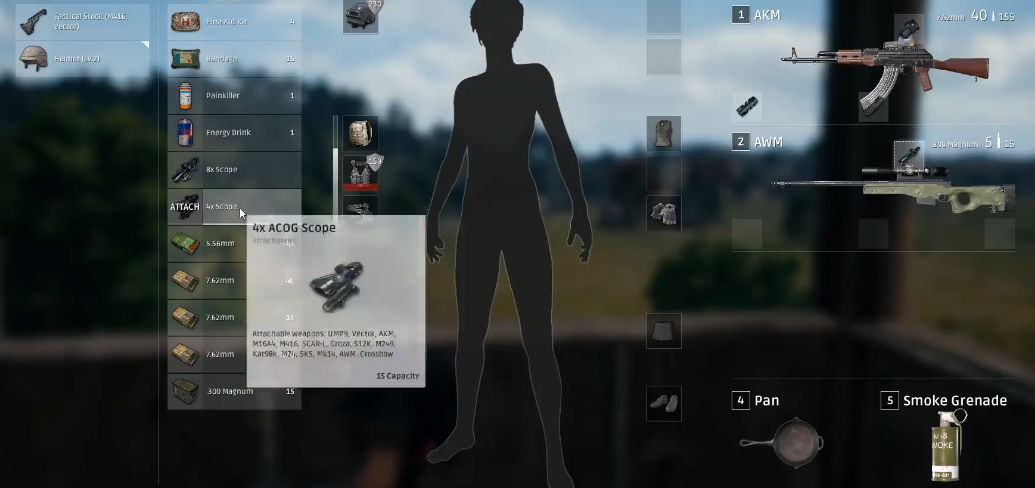Select the equipped gloves slot
The width and height of the screenshot is (1035, 488).
coord(663,212)
